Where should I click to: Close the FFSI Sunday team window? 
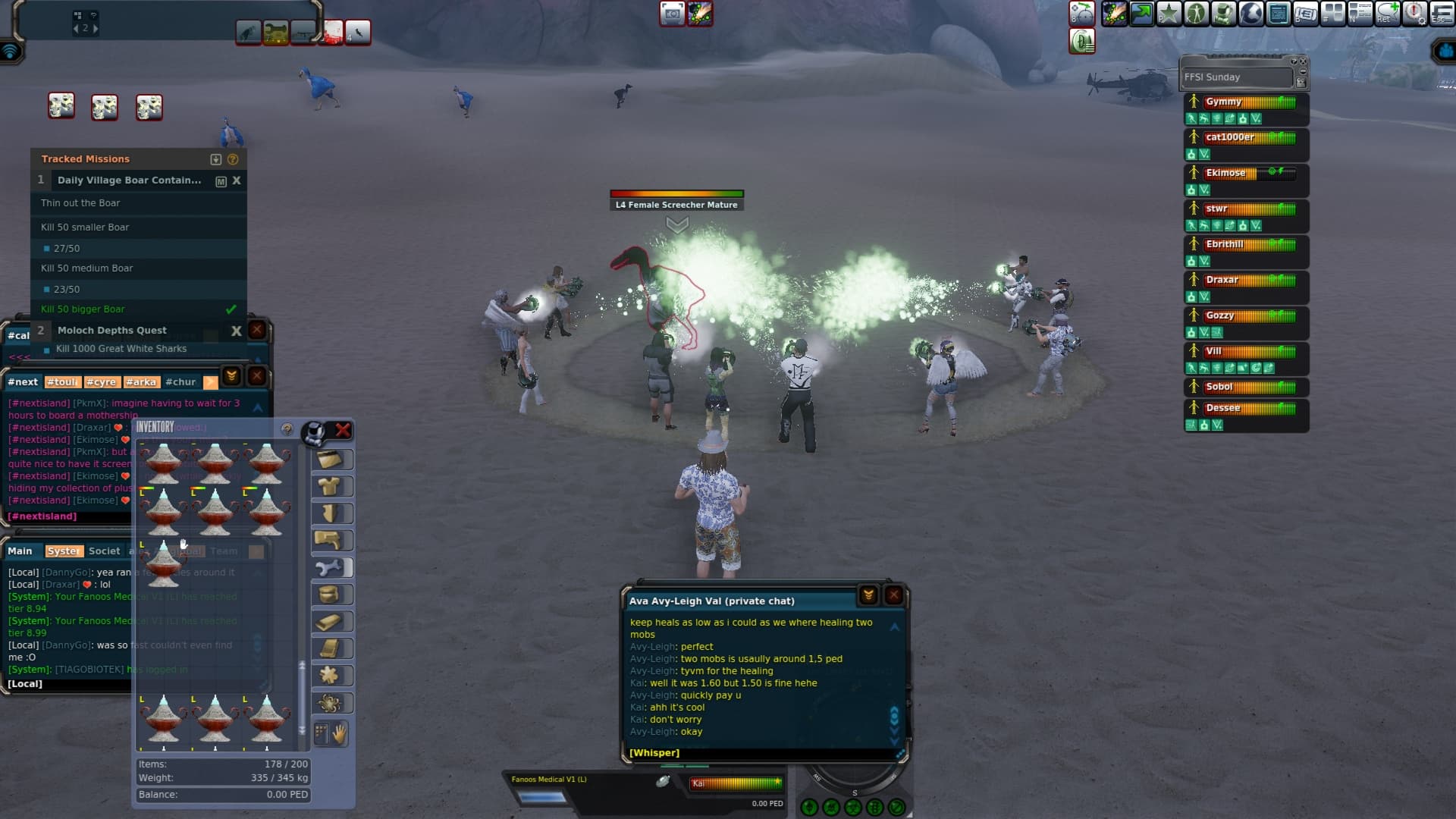pos(1304,61)
